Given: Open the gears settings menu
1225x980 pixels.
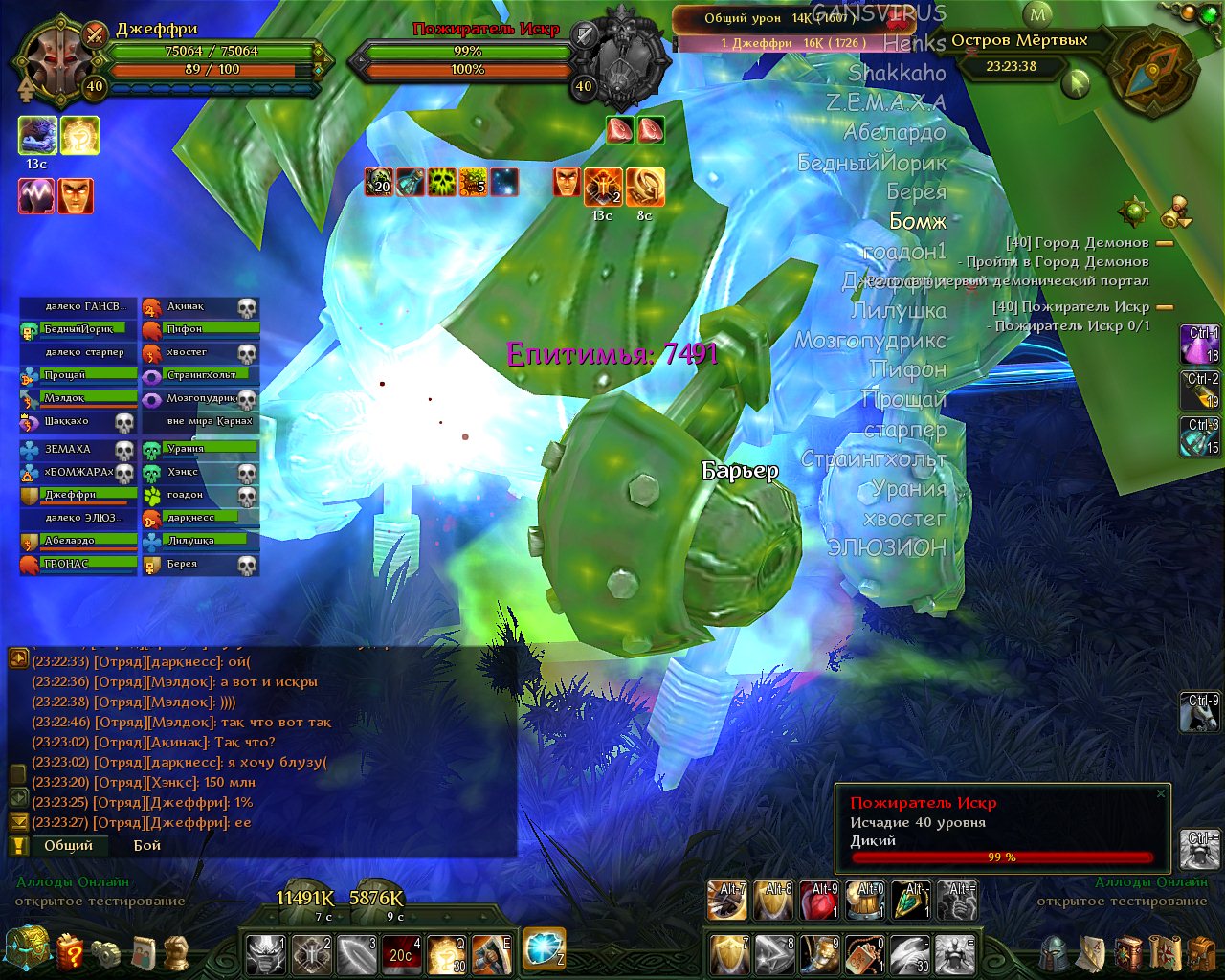Looking at the screenshot, I should pos(106,953).
